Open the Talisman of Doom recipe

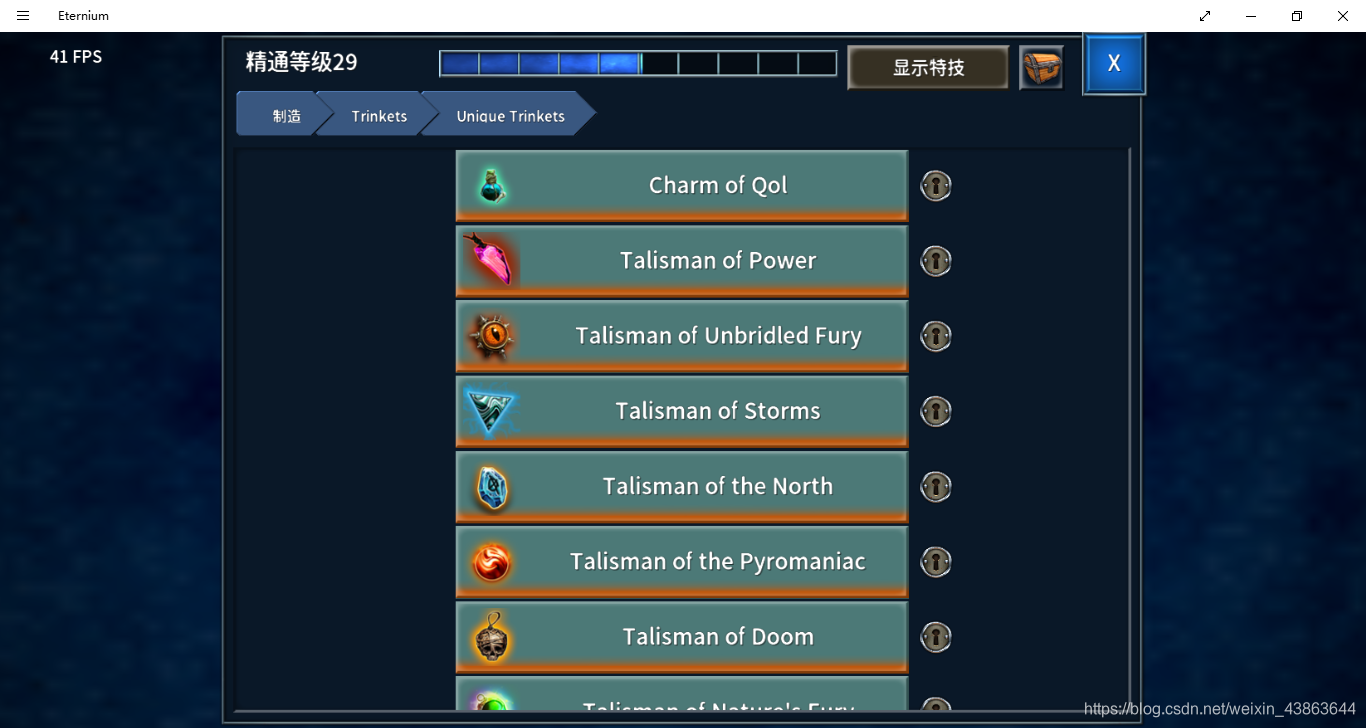point(681,636)
